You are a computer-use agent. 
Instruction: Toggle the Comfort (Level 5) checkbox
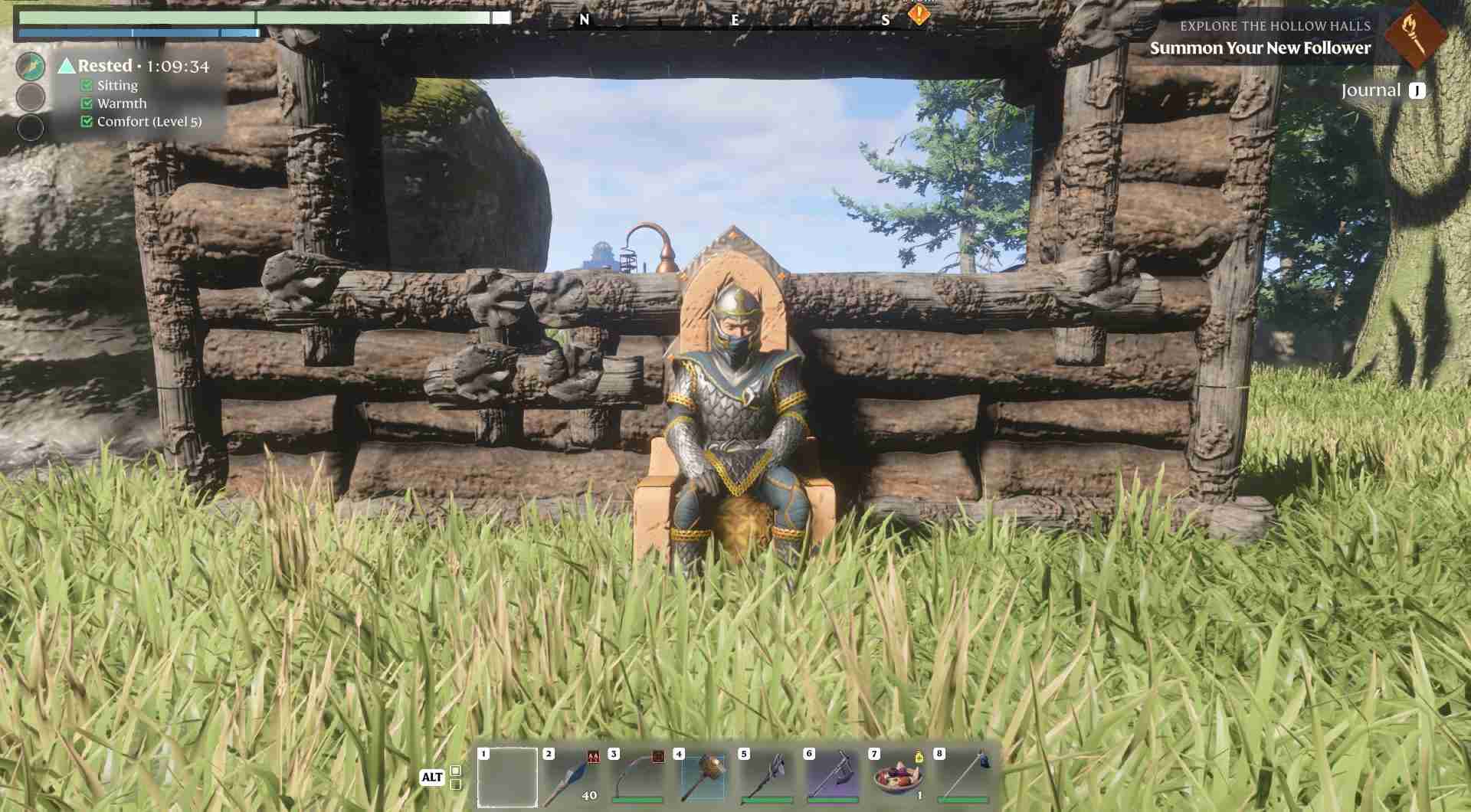coord(86,121)
